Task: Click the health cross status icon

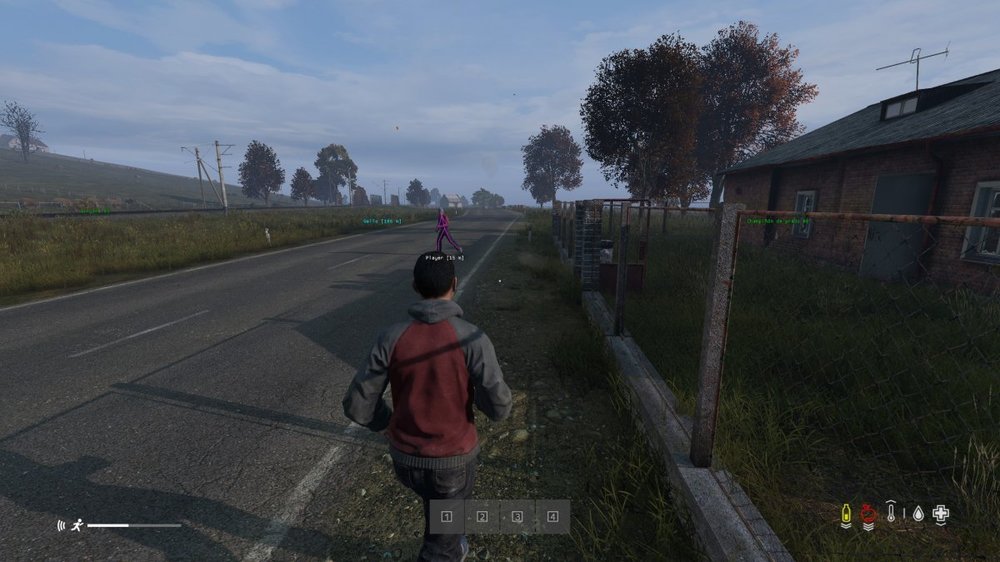Action: pos(940,514)
